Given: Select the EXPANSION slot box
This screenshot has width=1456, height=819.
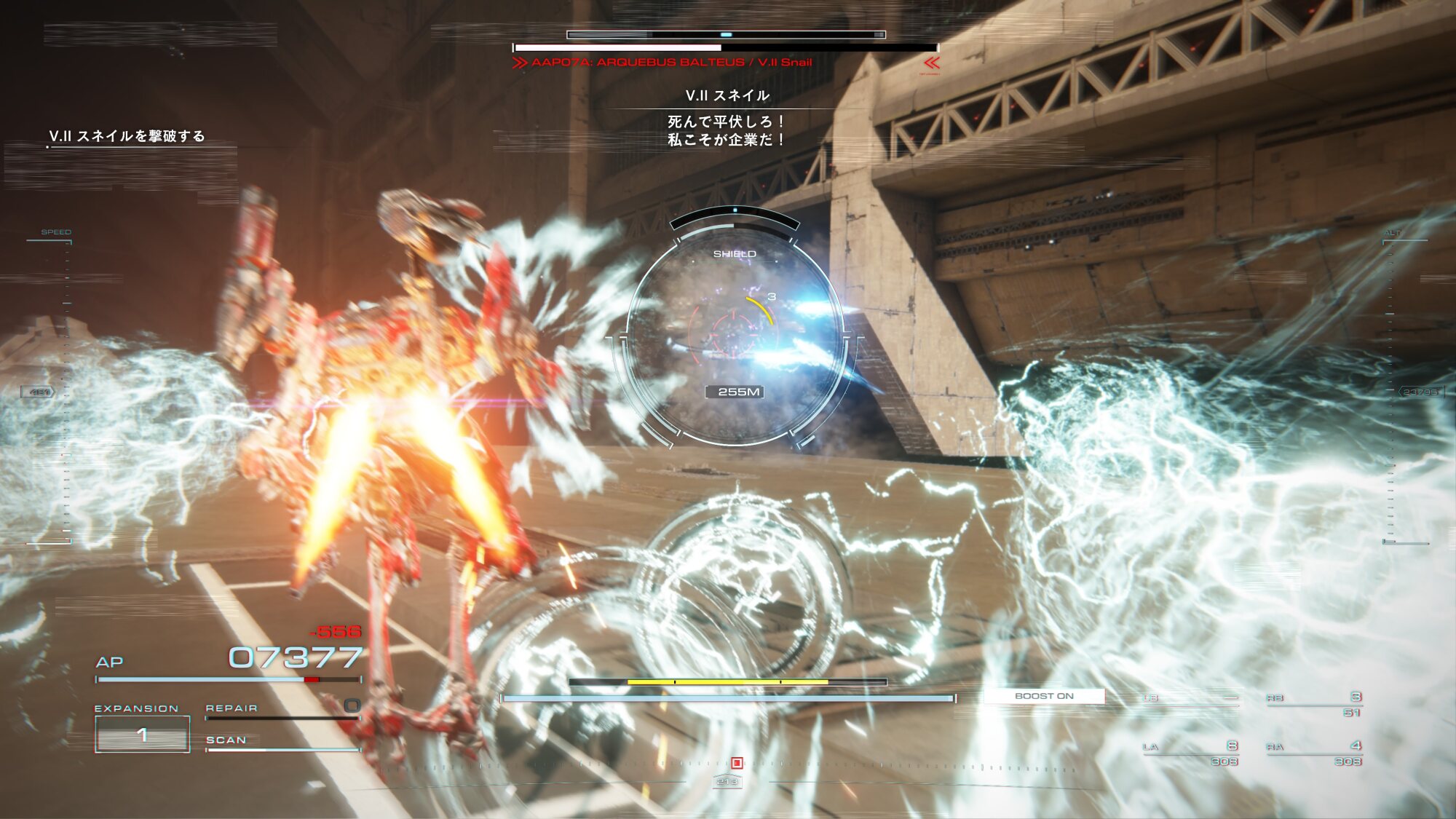Looking at the screenshot, I should click(142, 734).
